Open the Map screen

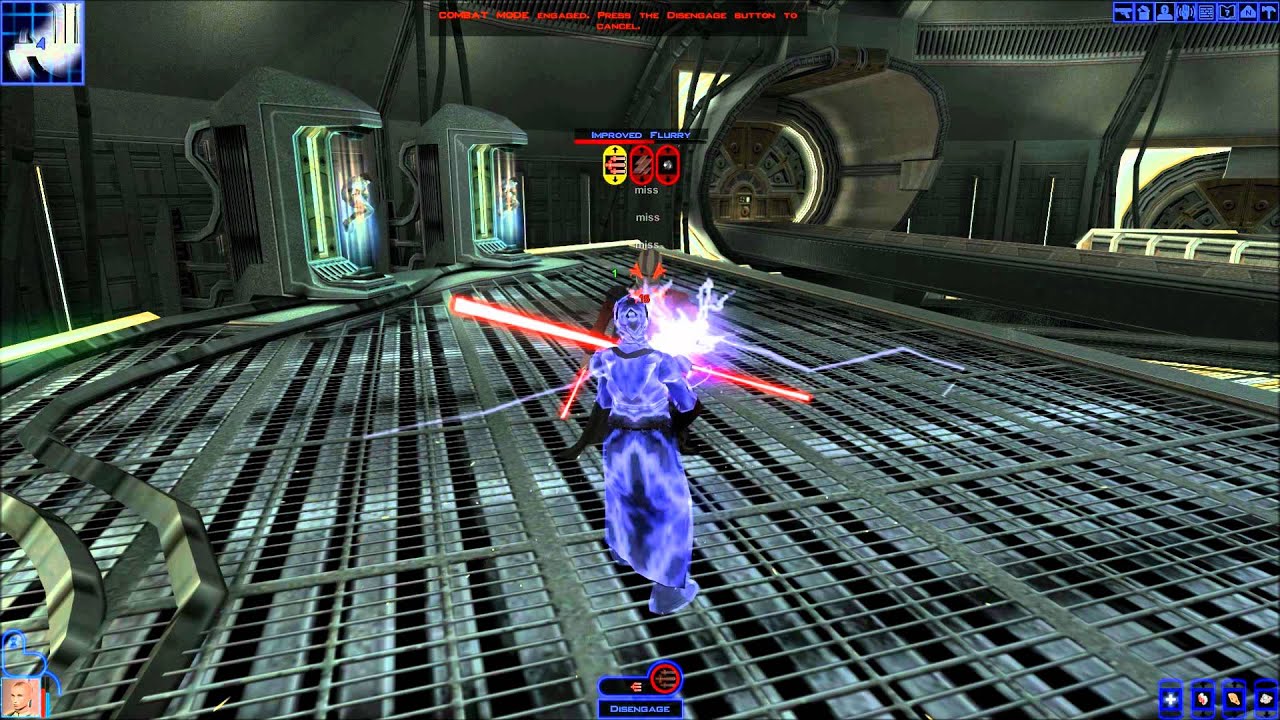click(x=1248, y=13)
